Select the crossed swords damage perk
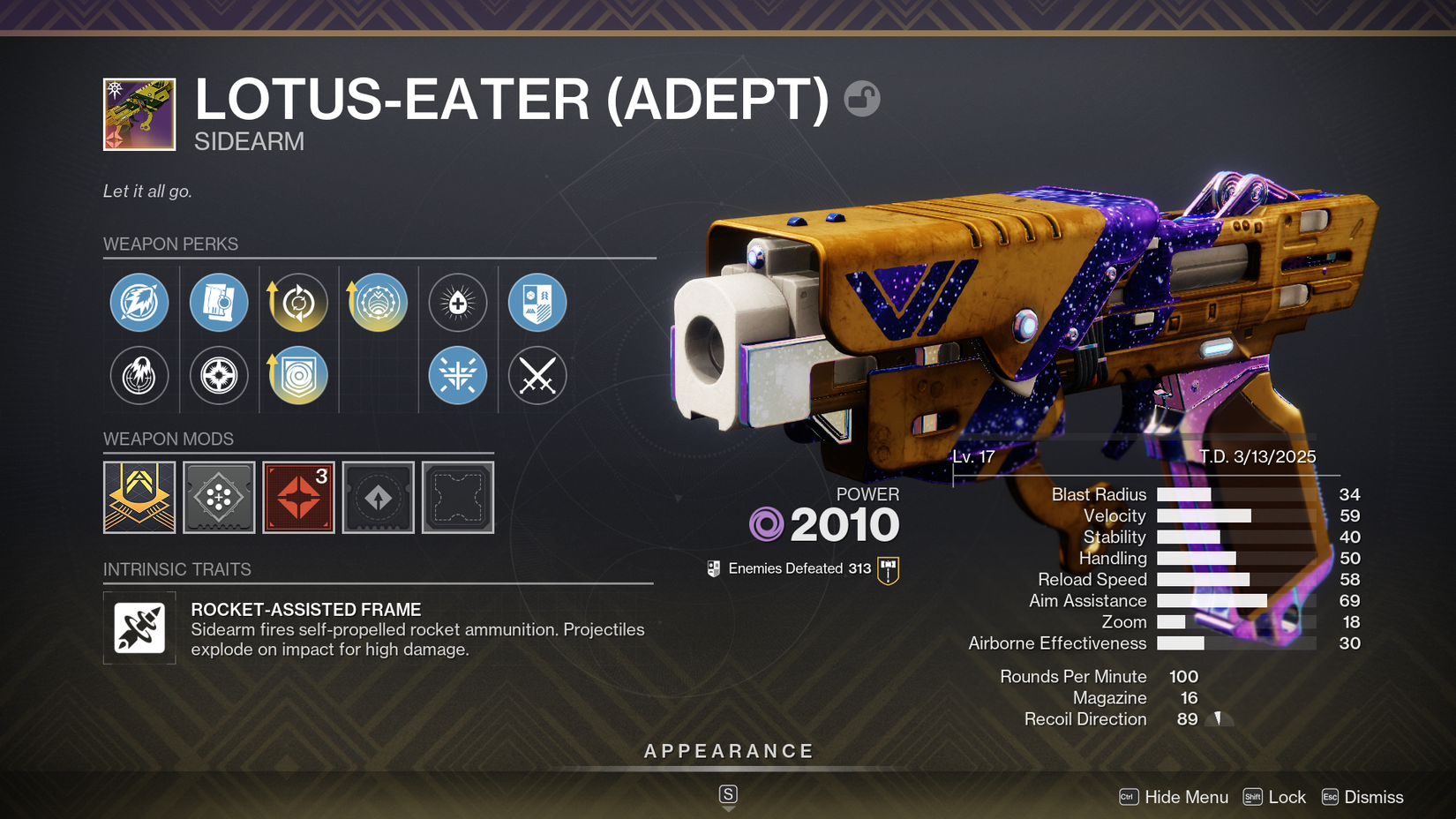1456x819 pixels. [x=537, y=376]
